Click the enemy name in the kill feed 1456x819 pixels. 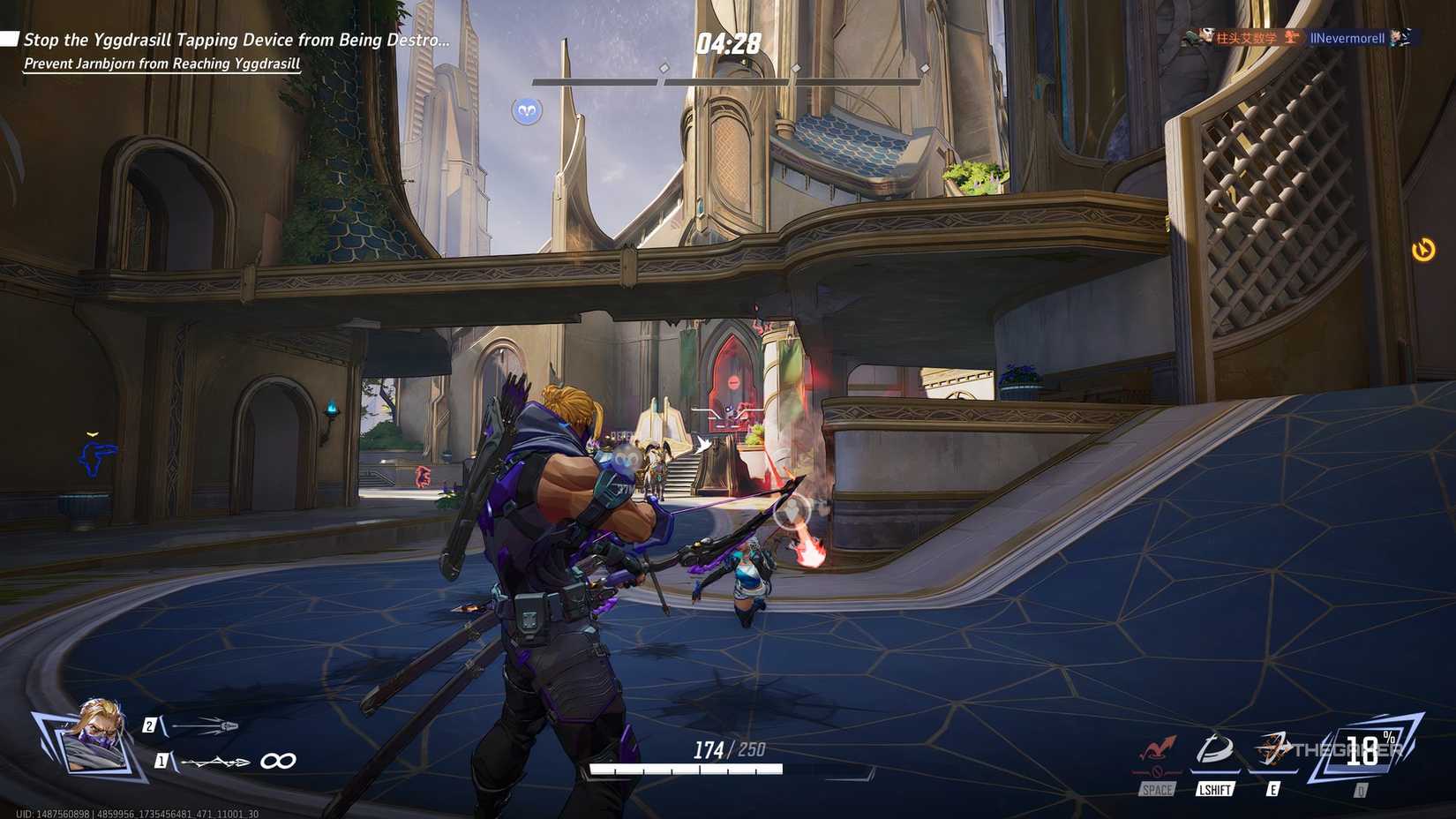[x=1246, y=37]
